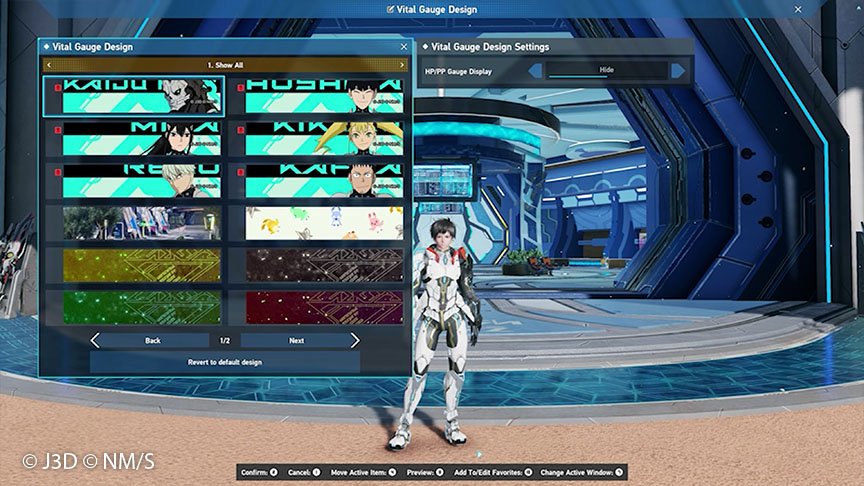
Task: Click the Back page button
Action: coord(150,341)
